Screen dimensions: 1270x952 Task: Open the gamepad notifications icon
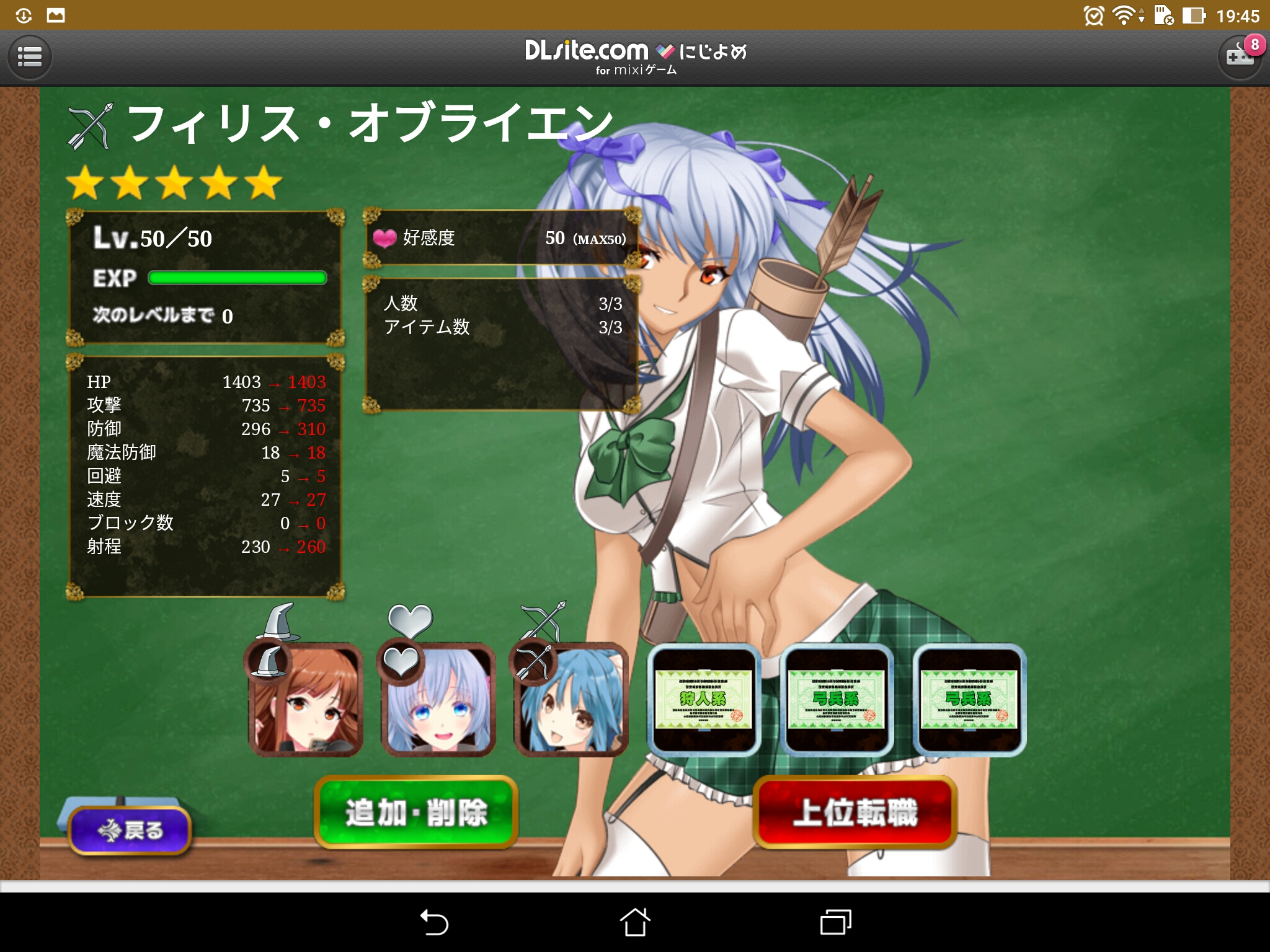point(1240,58)
